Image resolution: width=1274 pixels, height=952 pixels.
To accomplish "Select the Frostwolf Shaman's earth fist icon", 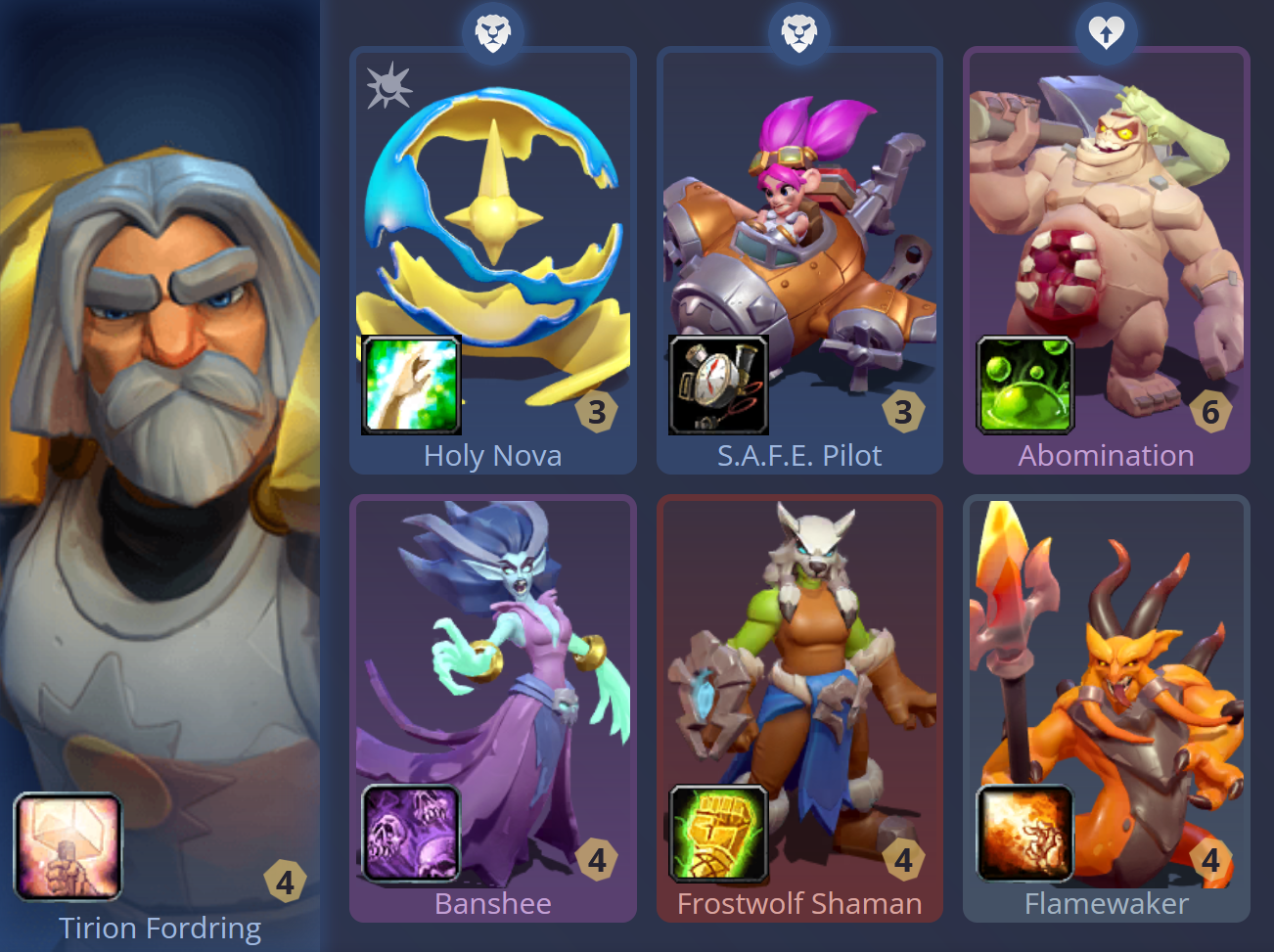I will point(717,835).
